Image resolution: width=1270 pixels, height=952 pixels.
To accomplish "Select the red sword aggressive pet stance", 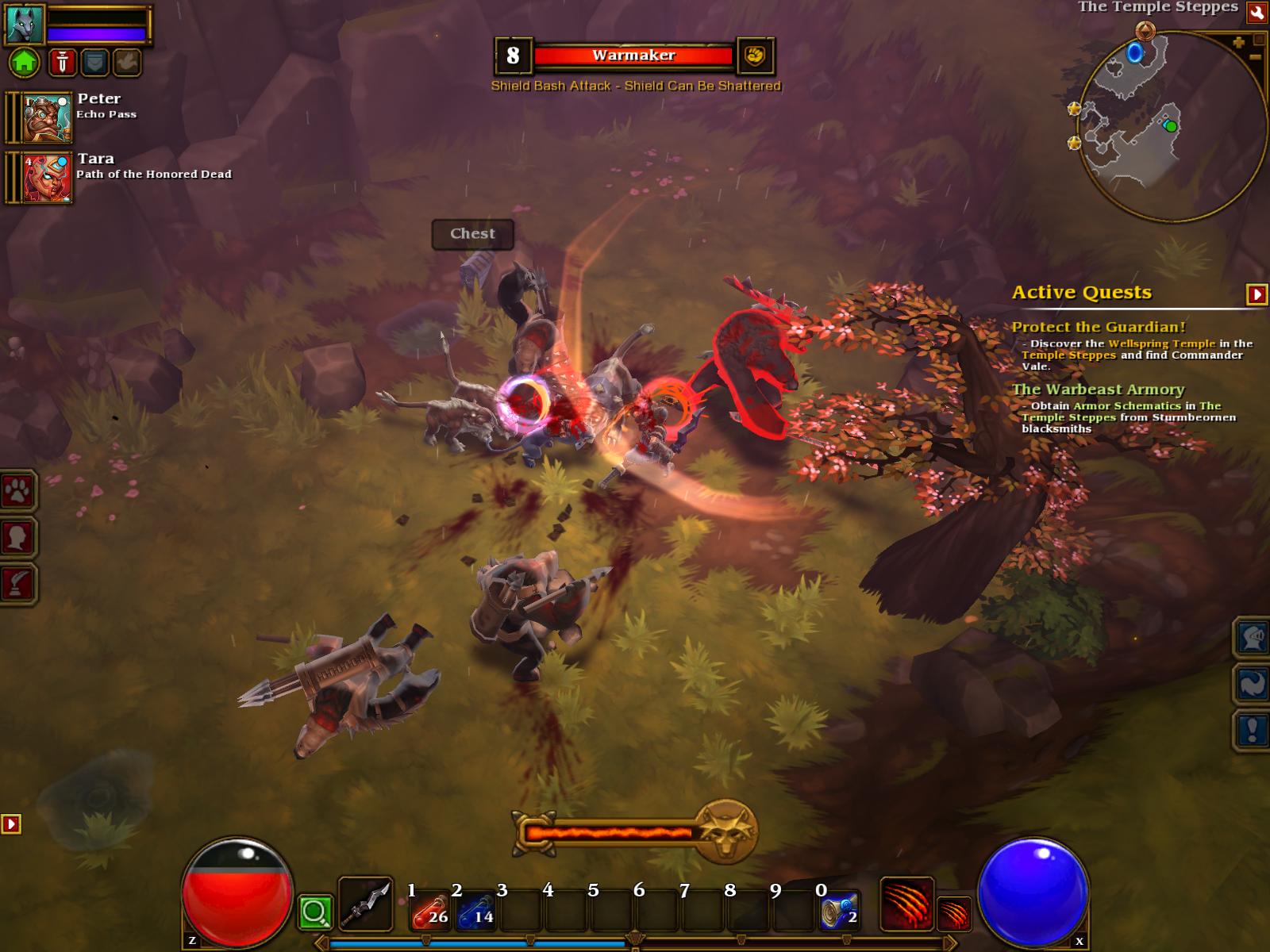I will [x=62, y=62].
